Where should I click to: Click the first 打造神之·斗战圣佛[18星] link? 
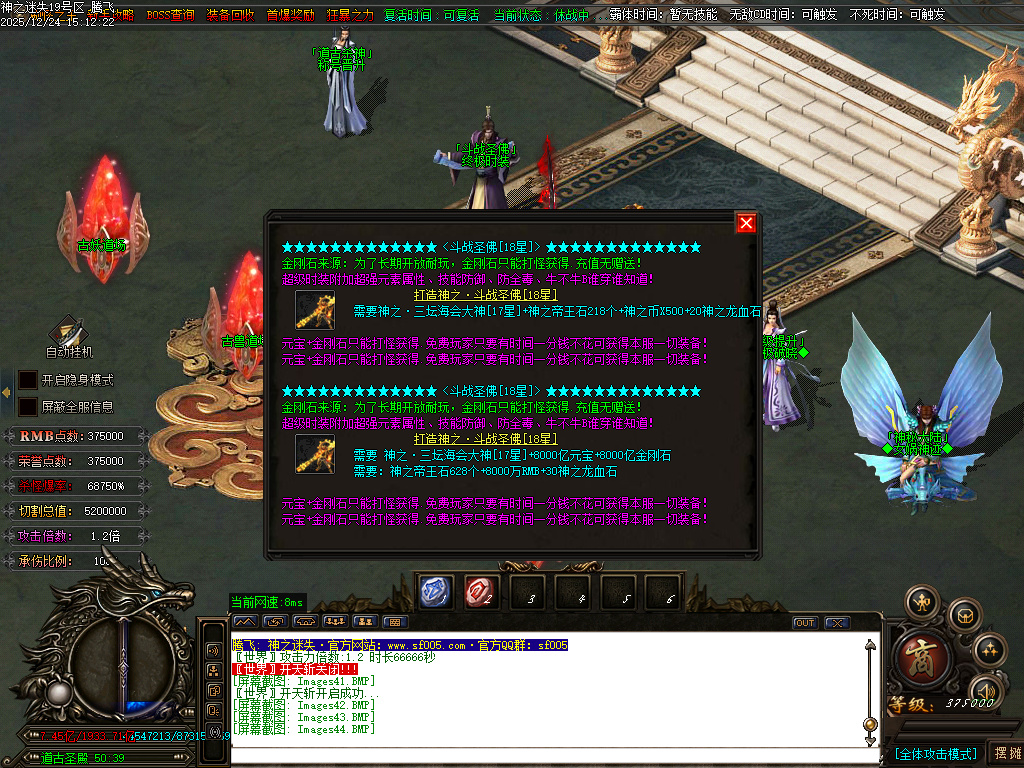point(486,295)
